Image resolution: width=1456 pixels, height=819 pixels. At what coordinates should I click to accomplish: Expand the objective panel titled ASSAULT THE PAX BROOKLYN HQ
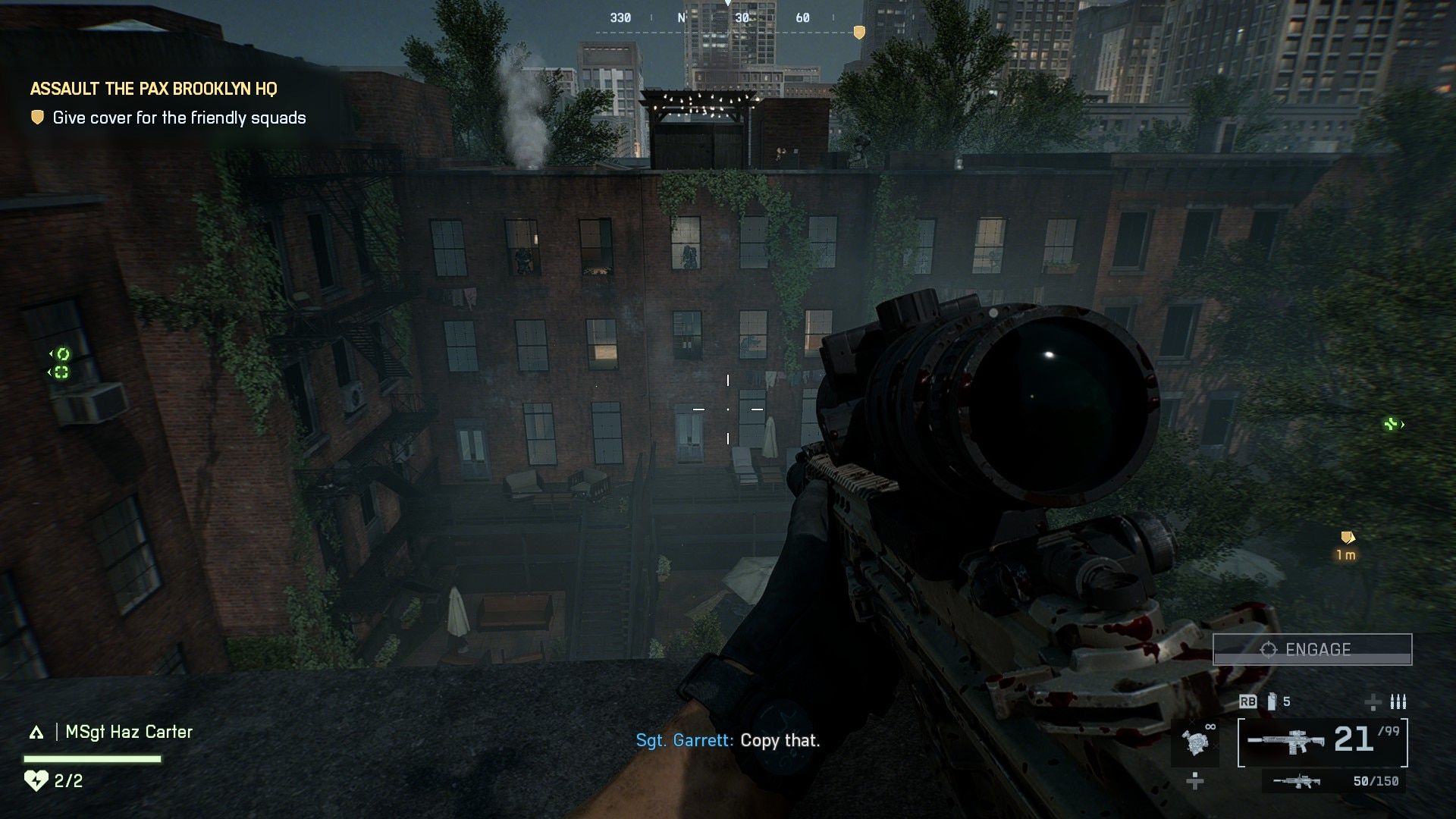[154, 89]
